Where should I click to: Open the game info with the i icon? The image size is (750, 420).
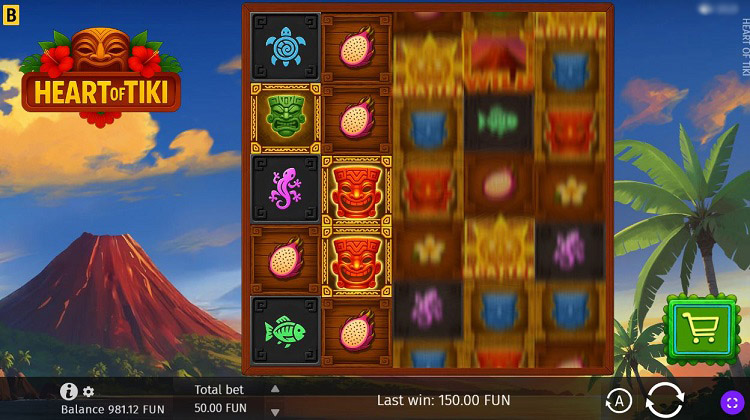click(x=69, y=392)
